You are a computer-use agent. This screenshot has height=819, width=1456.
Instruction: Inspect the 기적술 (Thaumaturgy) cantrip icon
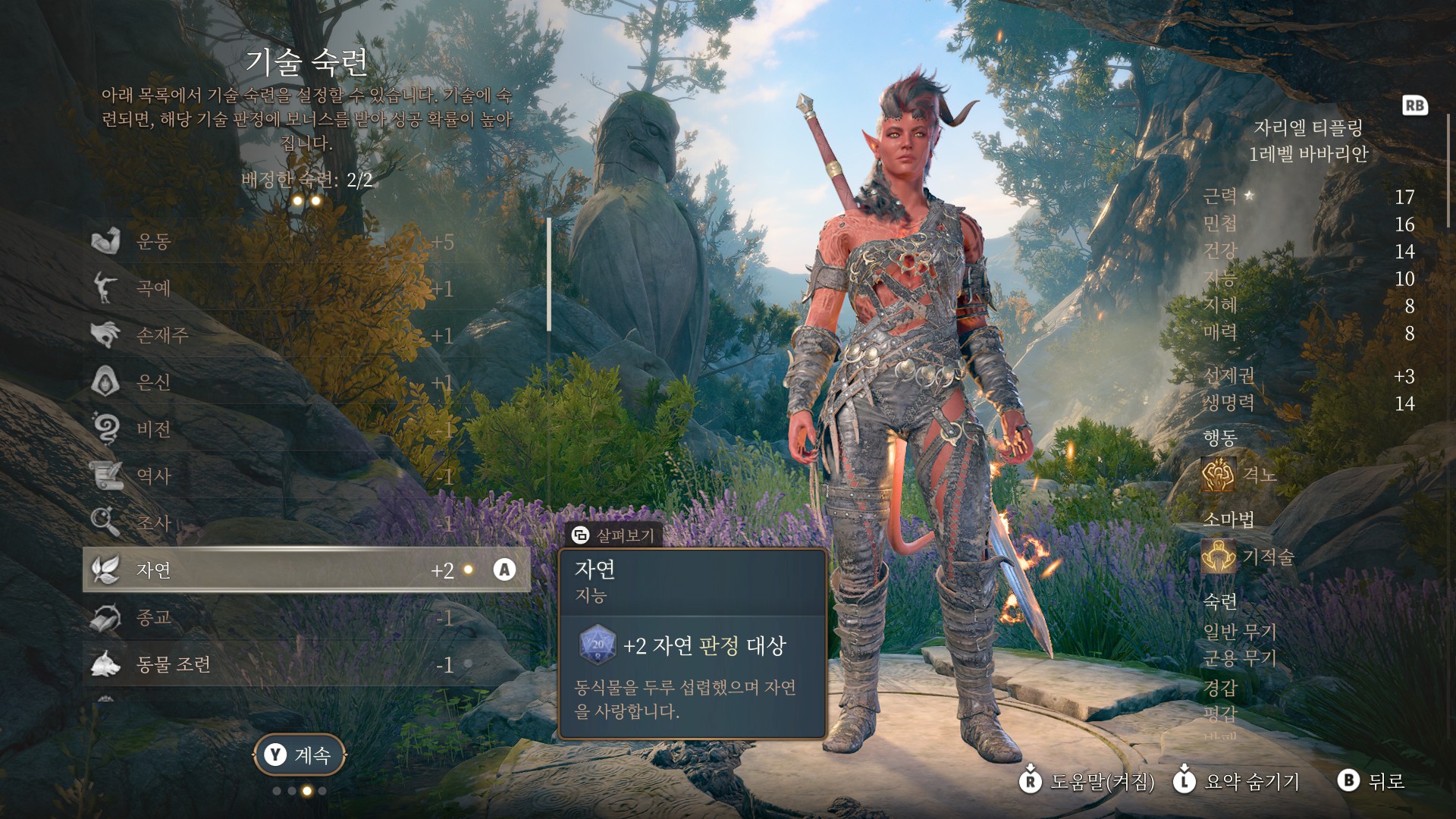click(x=1219, y=557)
